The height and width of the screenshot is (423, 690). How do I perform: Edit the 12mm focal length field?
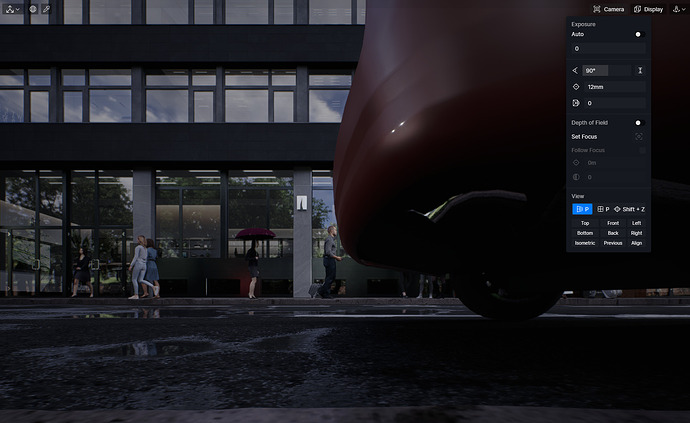click(614, 87)
